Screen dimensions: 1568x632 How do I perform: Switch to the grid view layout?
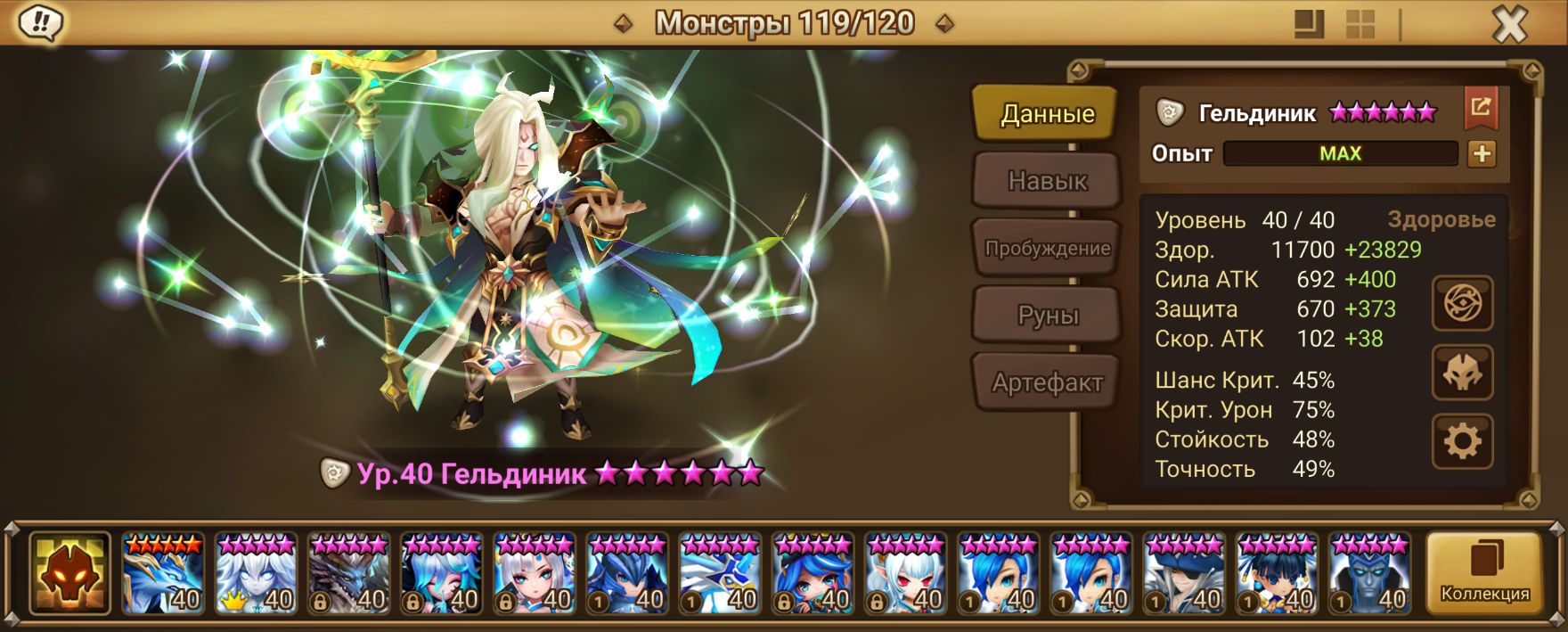coord(1360,24)
